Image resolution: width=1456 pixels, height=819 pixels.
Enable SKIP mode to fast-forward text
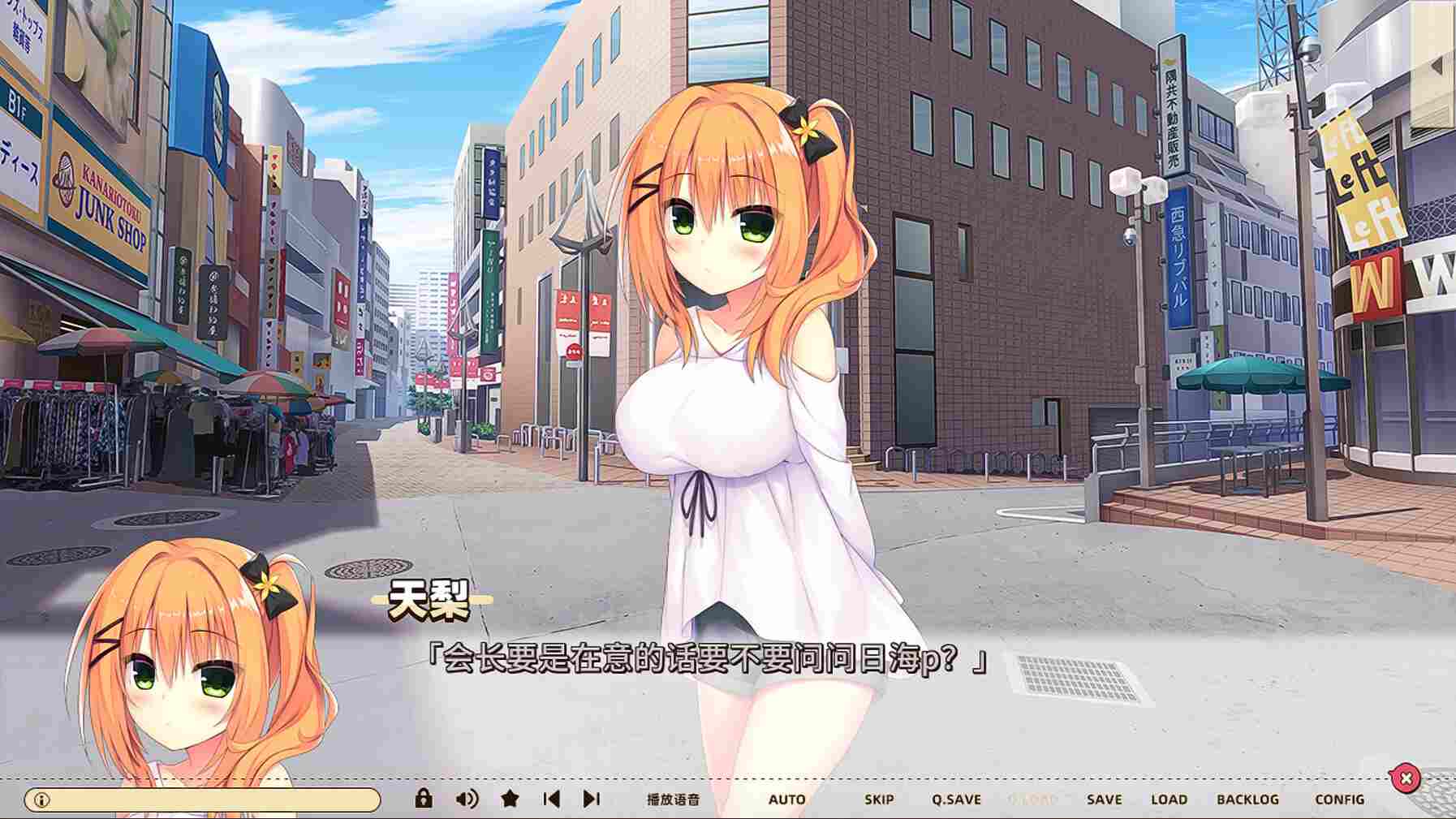click(x=879, y=800)
